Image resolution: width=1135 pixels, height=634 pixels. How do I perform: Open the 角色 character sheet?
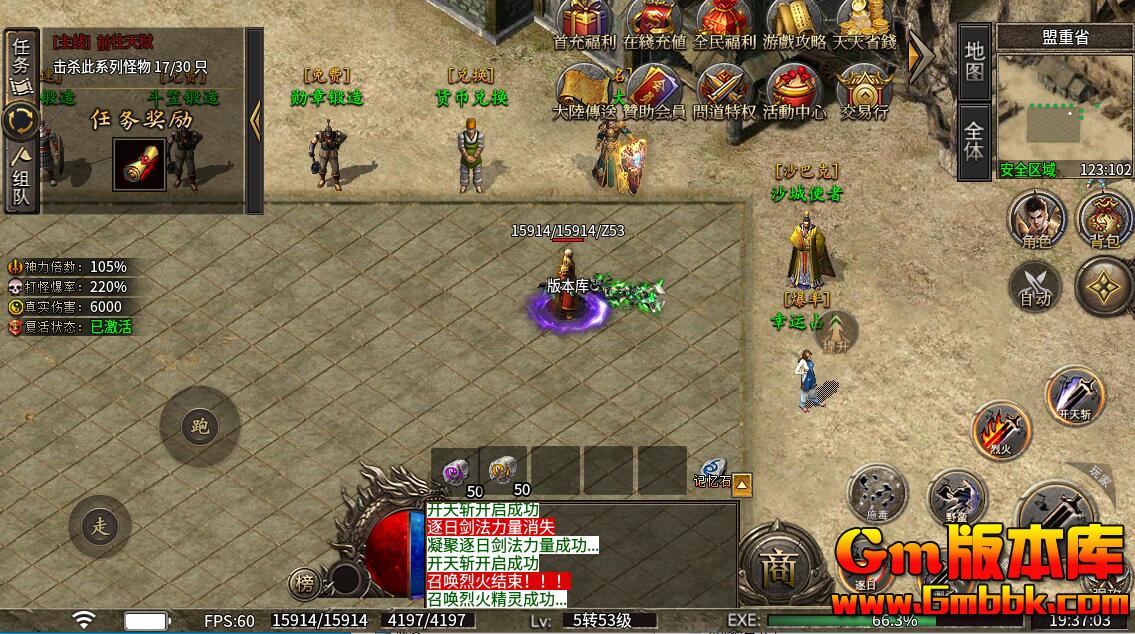pos(1035,220)
